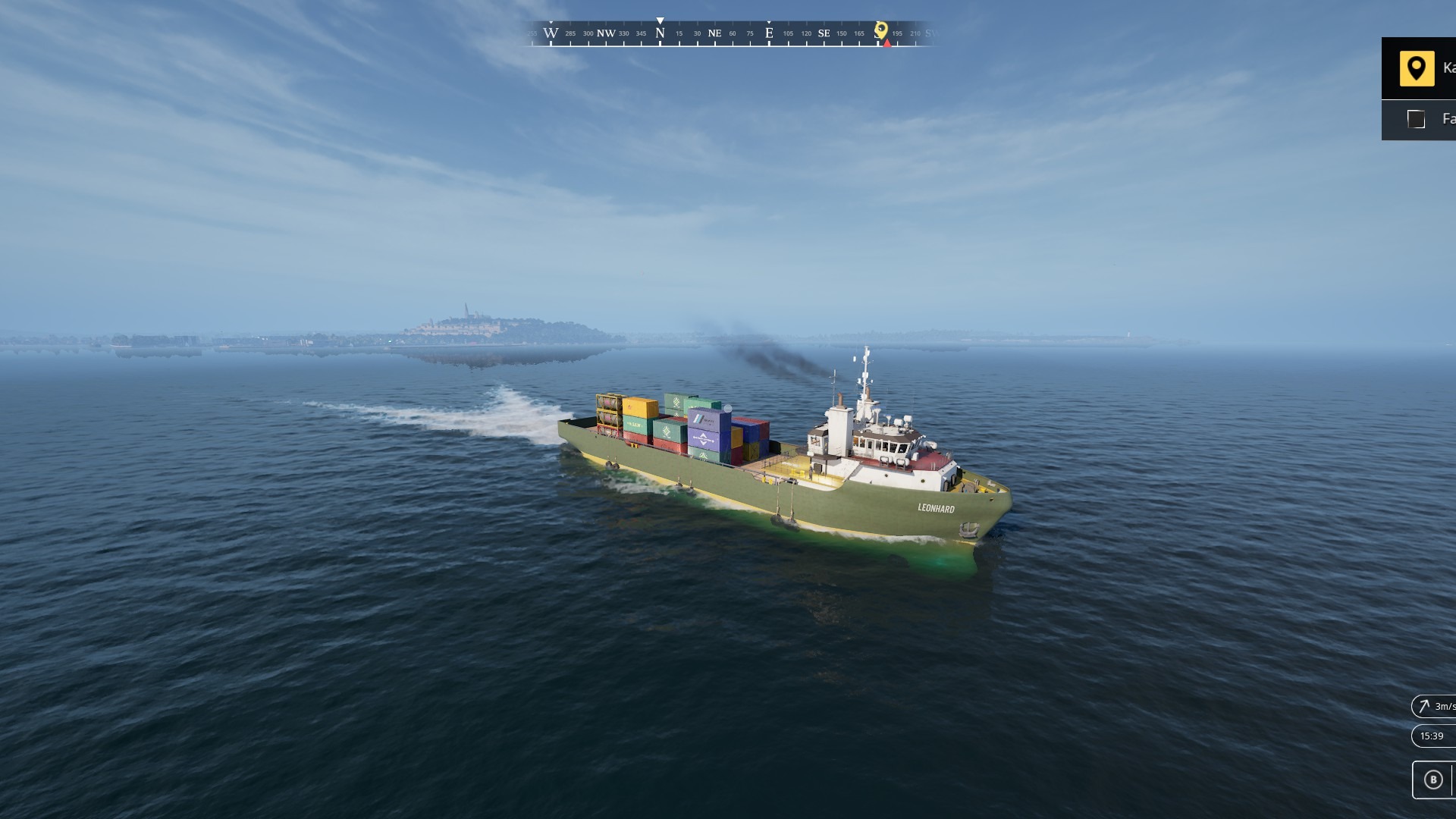
Task: Click the yellow location pin objective icon
Action: coord(1416,69)
